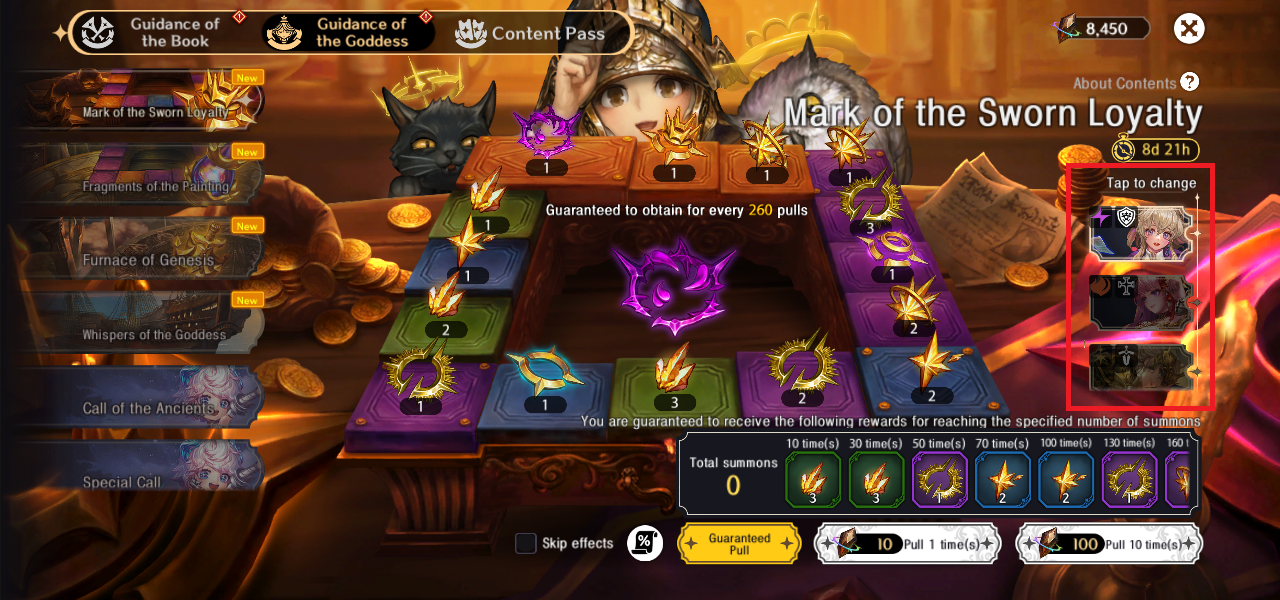The width and height of the screenshot is (1280, 600).
Task: Select Mark of the Sworn Loyalty banner
Action: [x=140, y=100]
